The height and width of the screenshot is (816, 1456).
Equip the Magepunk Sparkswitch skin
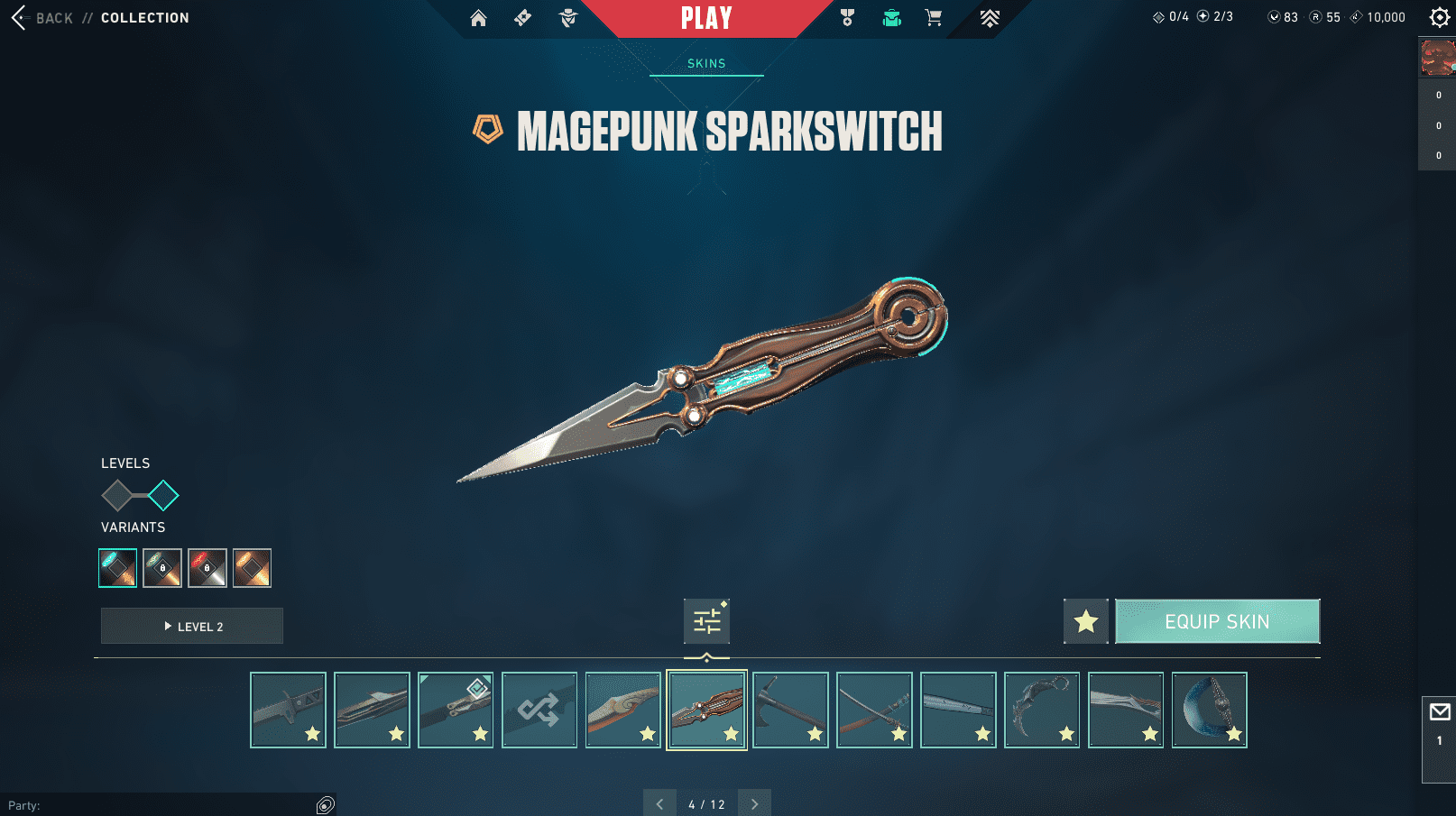coord(1217,621)
